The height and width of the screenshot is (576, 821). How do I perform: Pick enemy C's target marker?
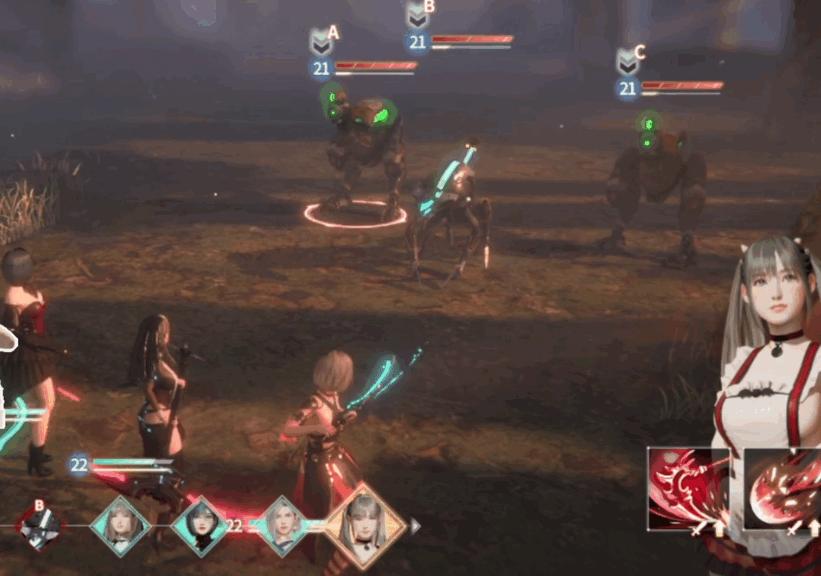click(x=627, y=61)
